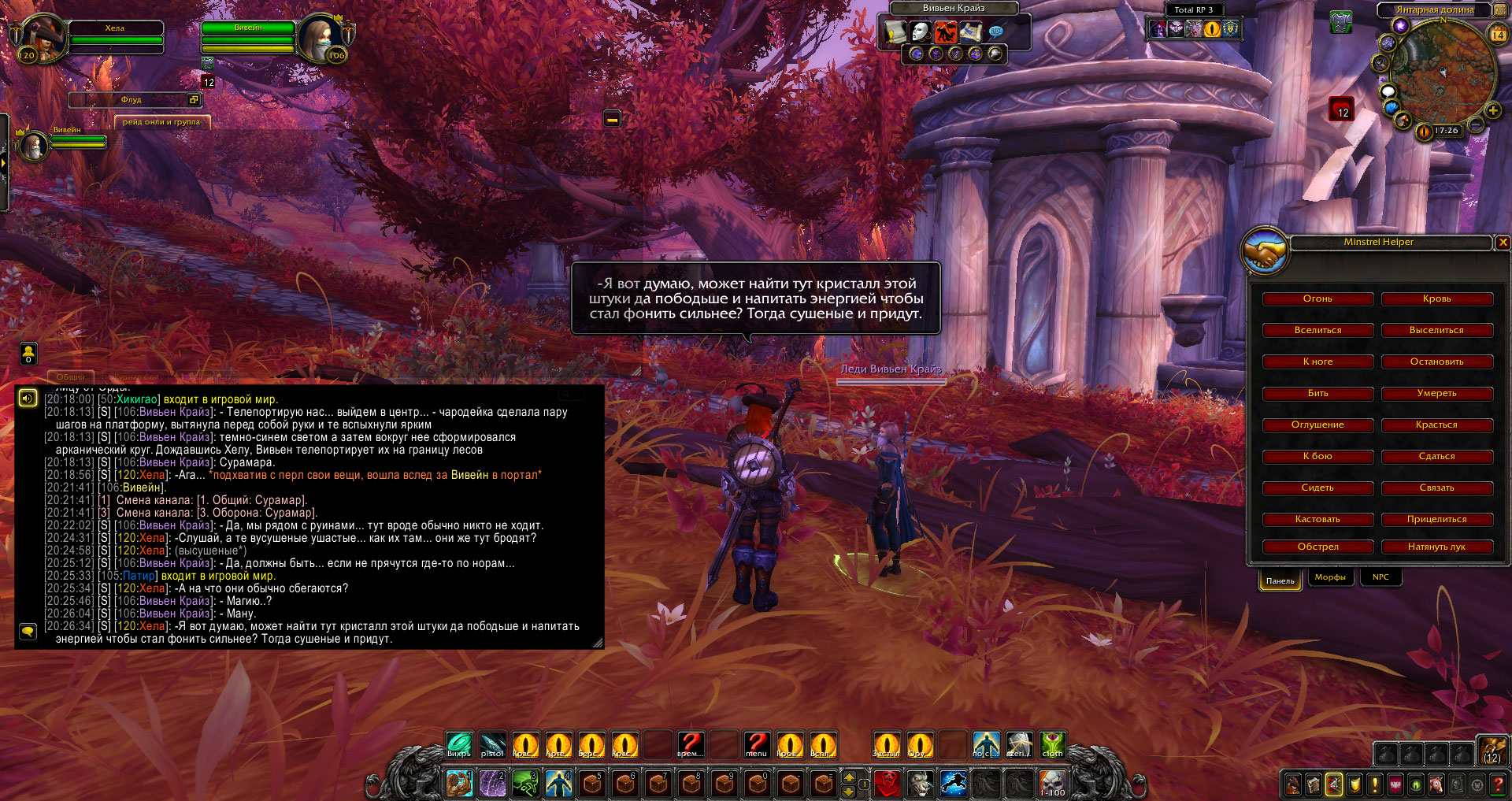Open the NPC tab
The width and height of the screenshot is (1512, 801).
1380,577
